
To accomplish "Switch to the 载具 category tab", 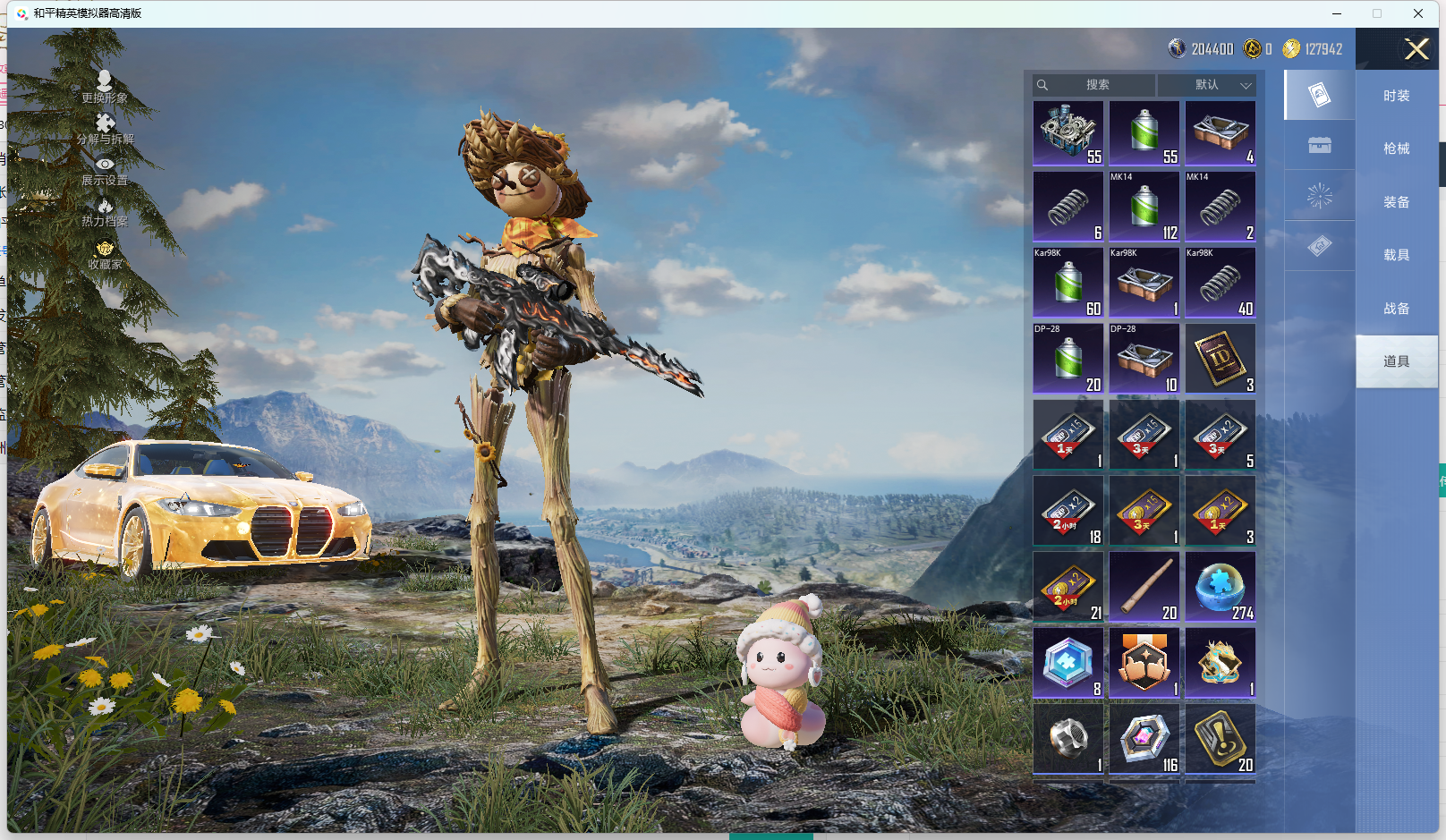I will click(1396, 255).
